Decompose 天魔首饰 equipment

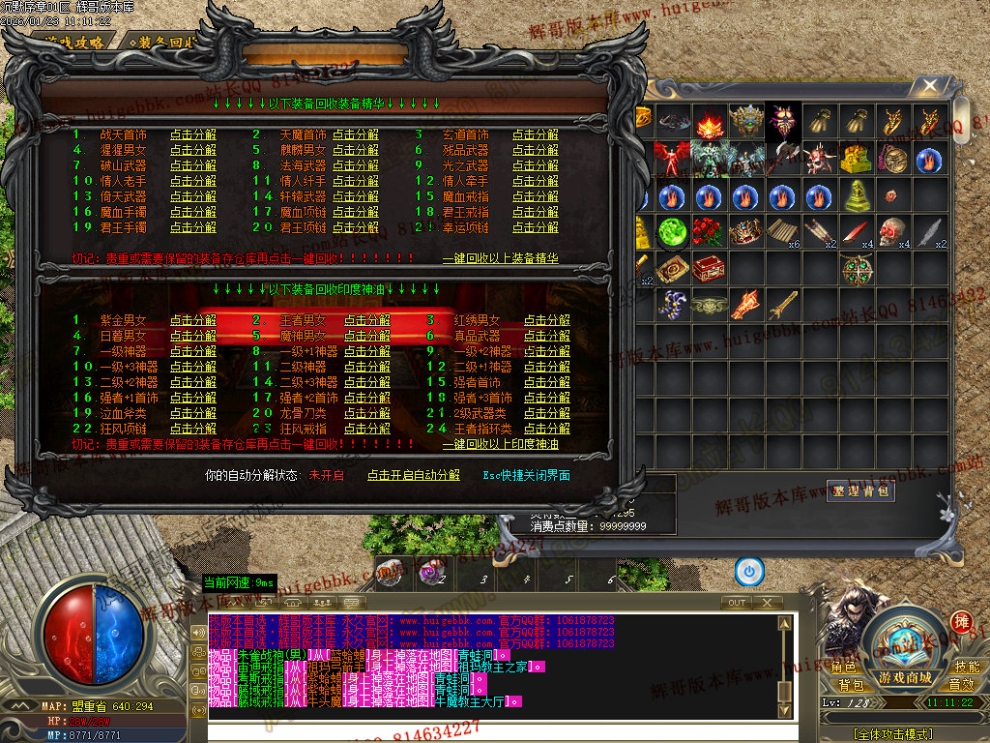(x=355, y=135)
